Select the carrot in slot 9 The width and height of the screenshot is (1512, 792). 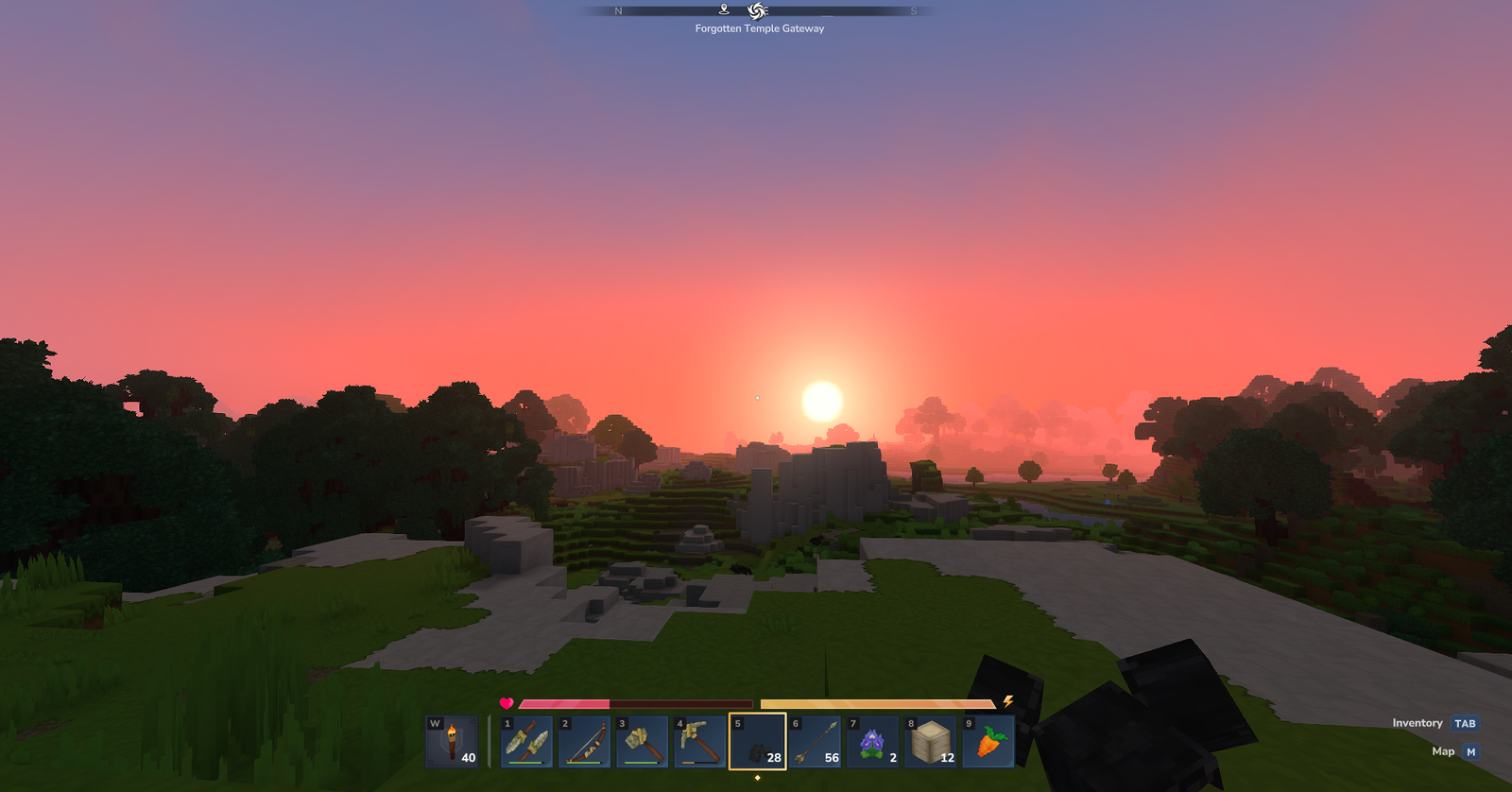pyautogui.click(x=988, y=742)
